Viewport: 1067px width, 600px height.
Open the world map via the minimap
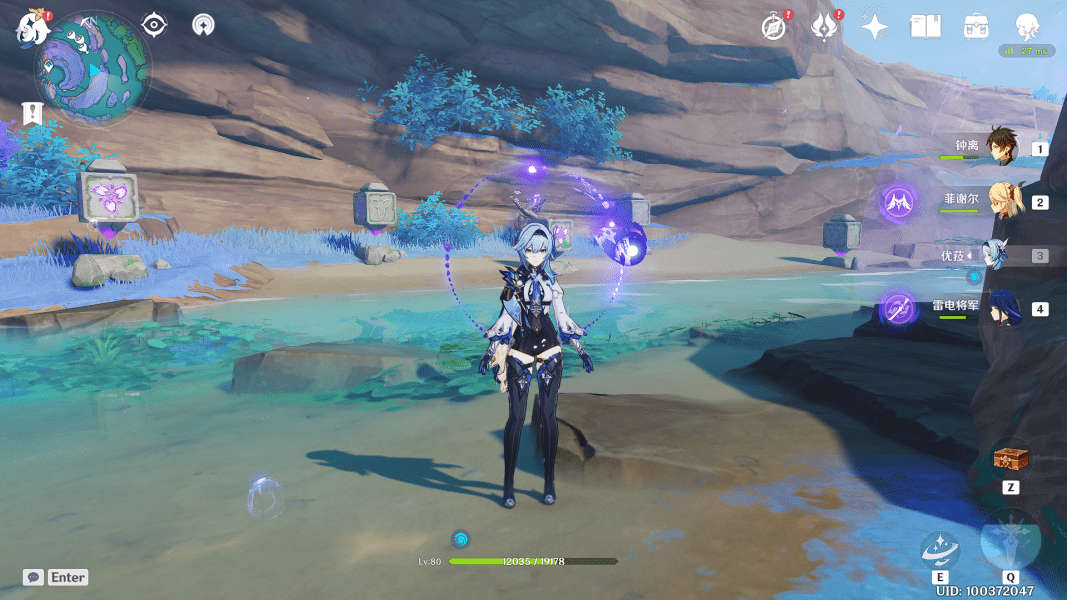tap(93, 68)
